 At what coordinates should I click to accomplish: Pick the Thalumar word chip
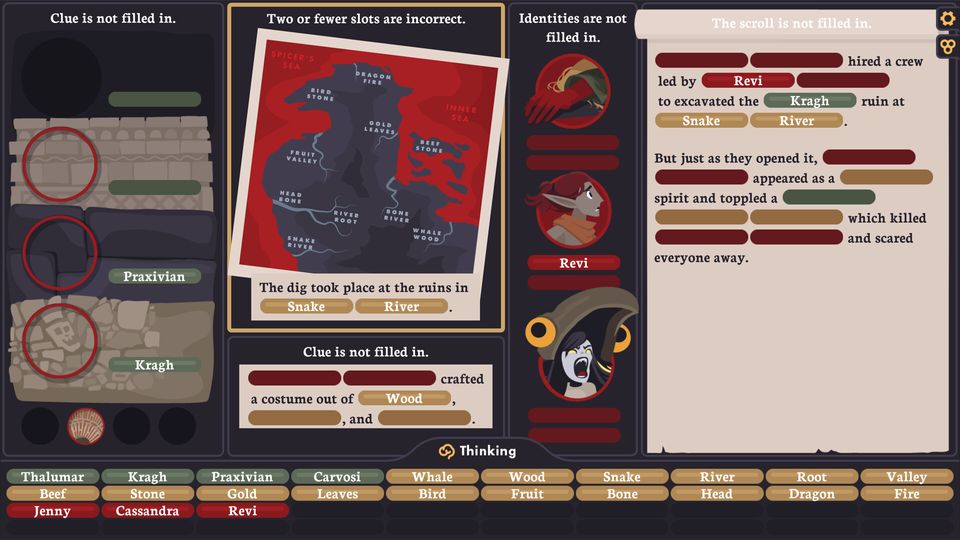[x=52, y=477]
